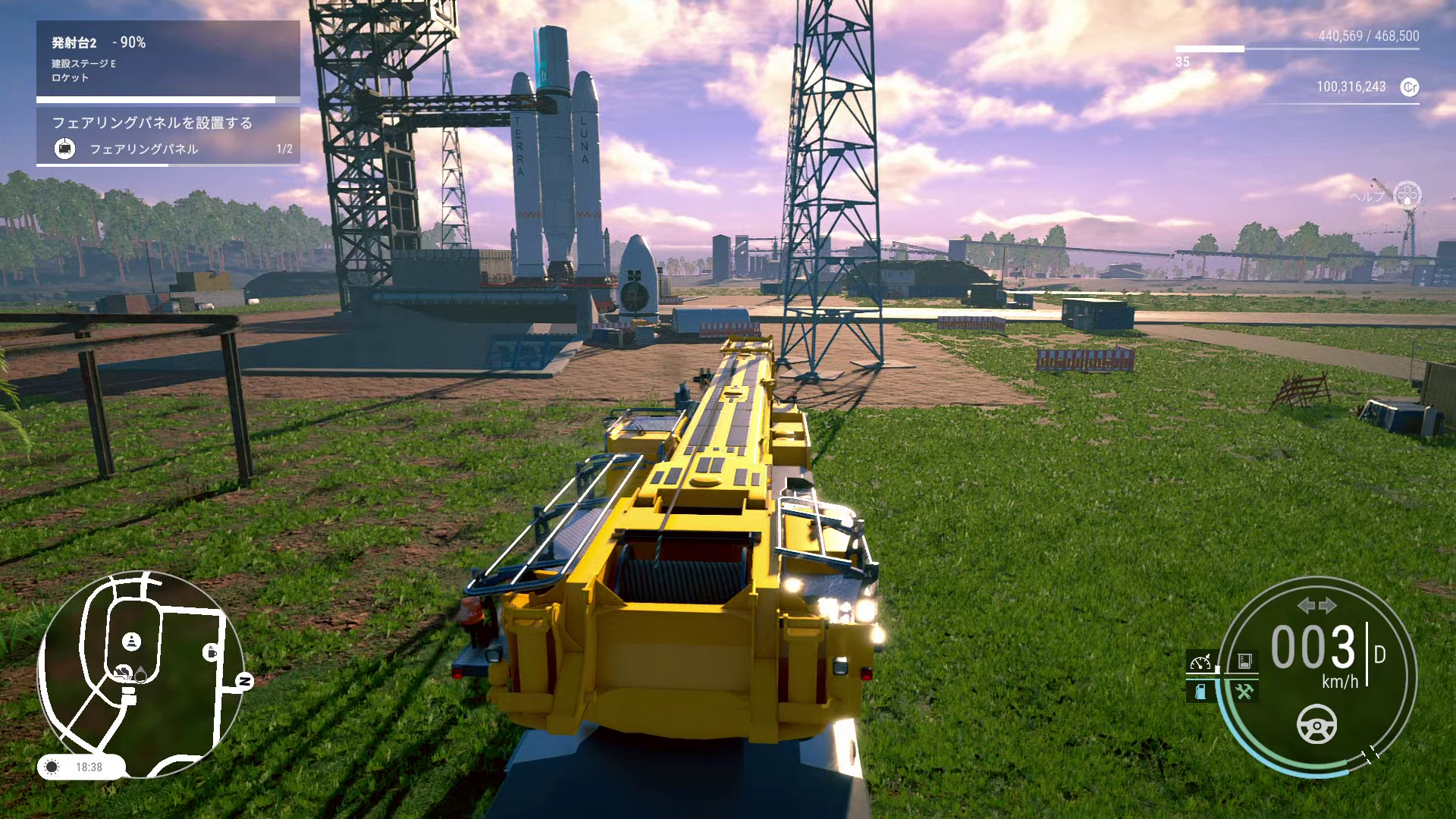Click the wrench and hammer repair icon
This screenshot has width=1456, height=819.
tap(1244, 692)
